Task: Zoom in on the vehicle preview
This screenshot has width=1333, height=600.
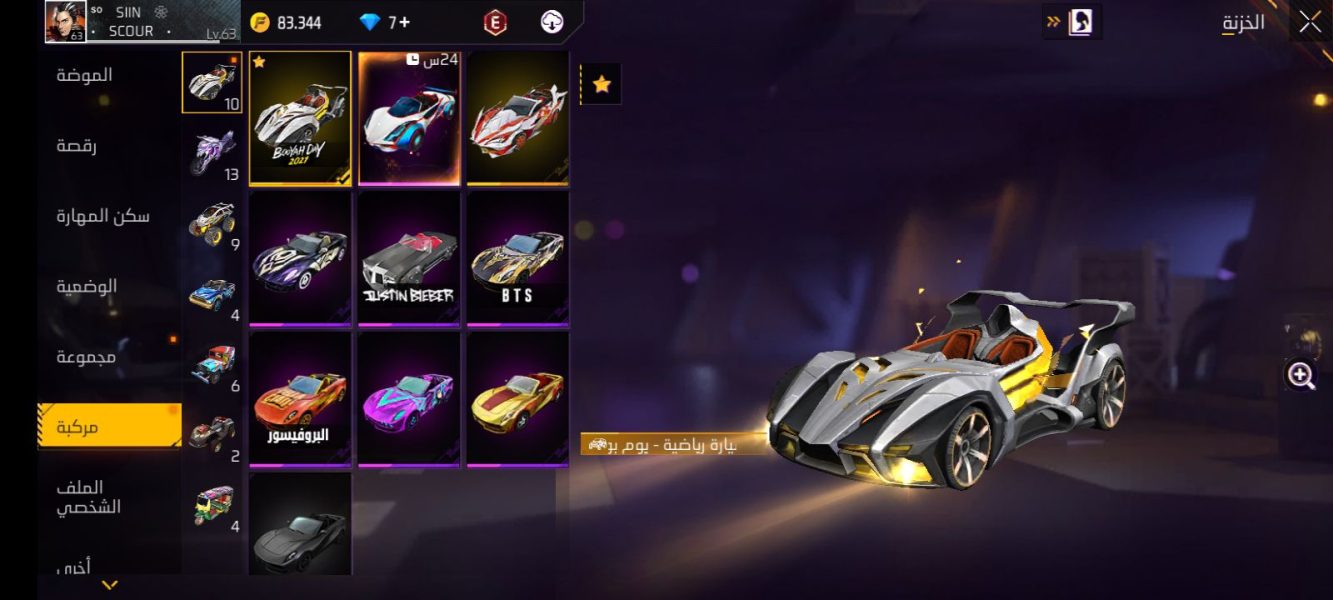Action: [x=1301, y=375]
